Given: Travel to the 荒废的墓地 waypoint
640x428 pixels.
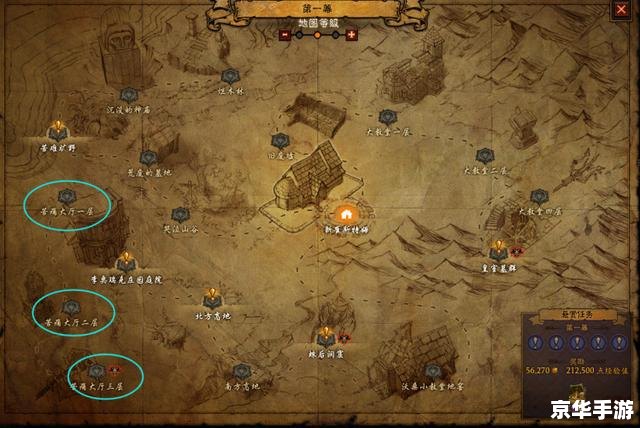Looking at the screenshot, I should pos(149,157).
